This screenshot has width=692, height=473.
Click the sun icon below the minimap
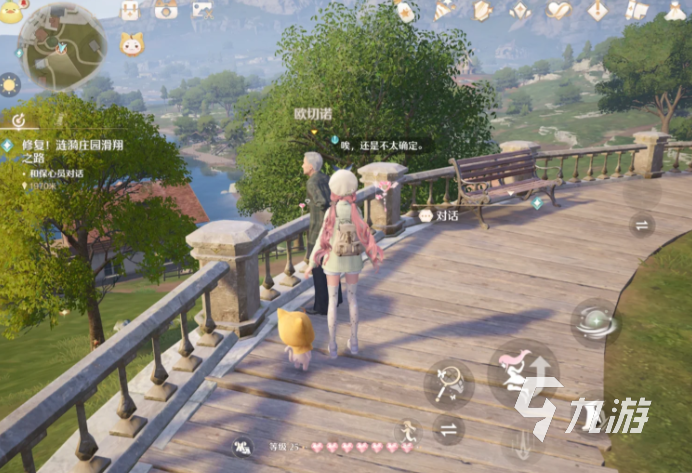pyautogui.click(x=10, y=84)
